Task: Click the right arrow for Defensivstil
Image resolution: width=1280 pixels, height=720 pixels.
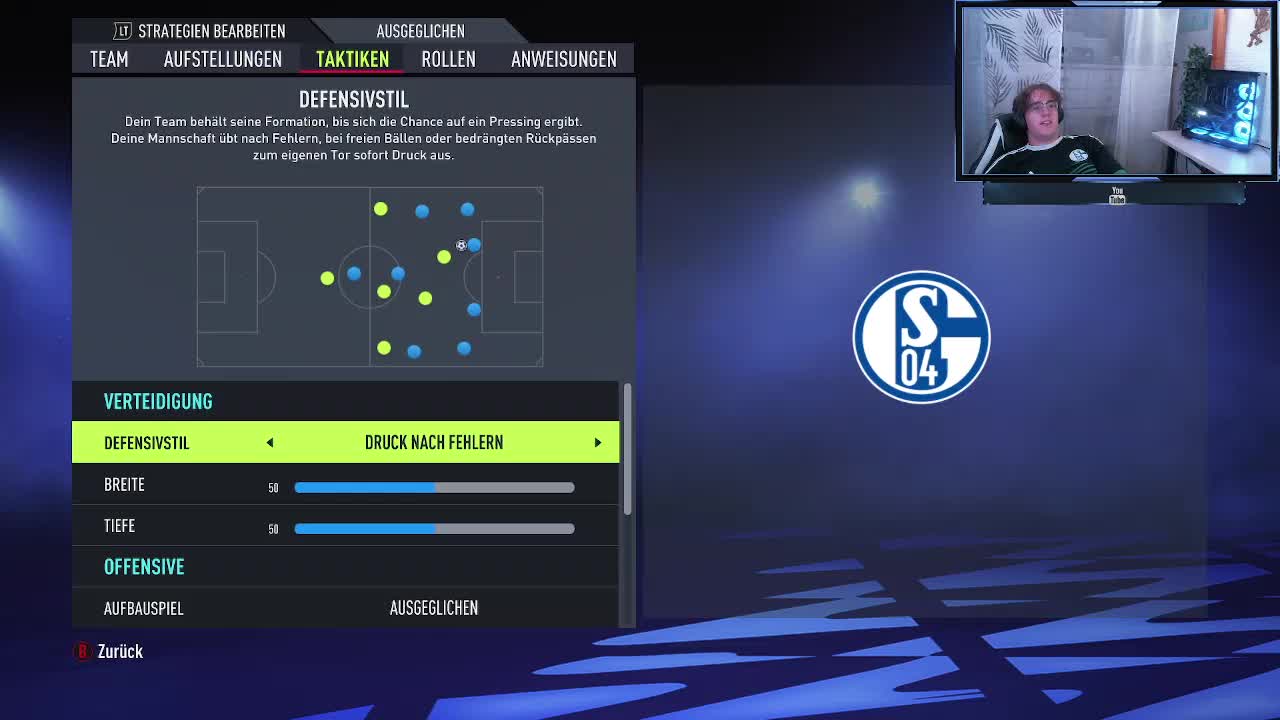Action: tap(598, 443)
